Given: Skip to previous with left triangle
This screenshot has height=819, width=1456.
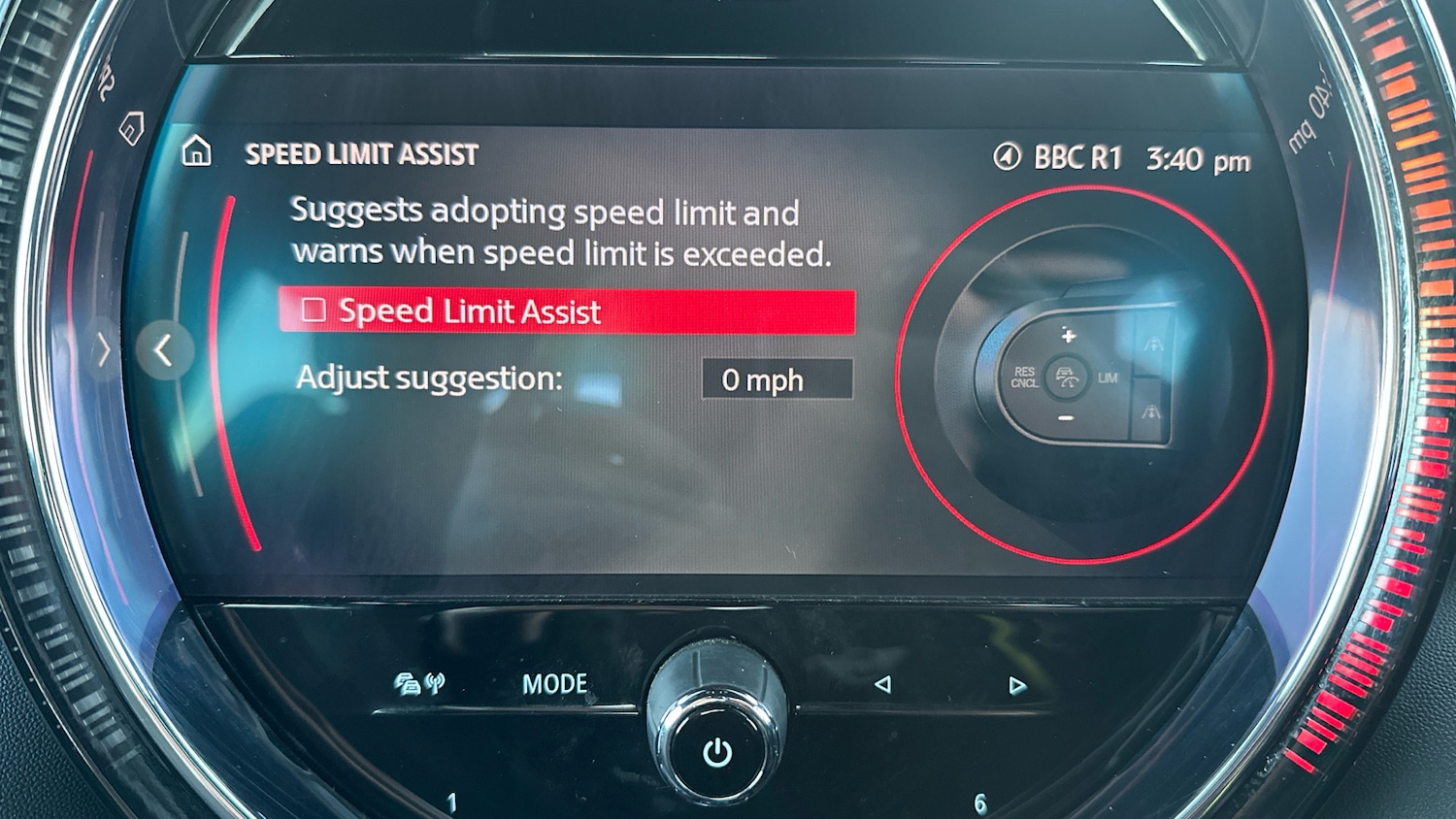Looking at the screenshot, I should tap(882, 684).
